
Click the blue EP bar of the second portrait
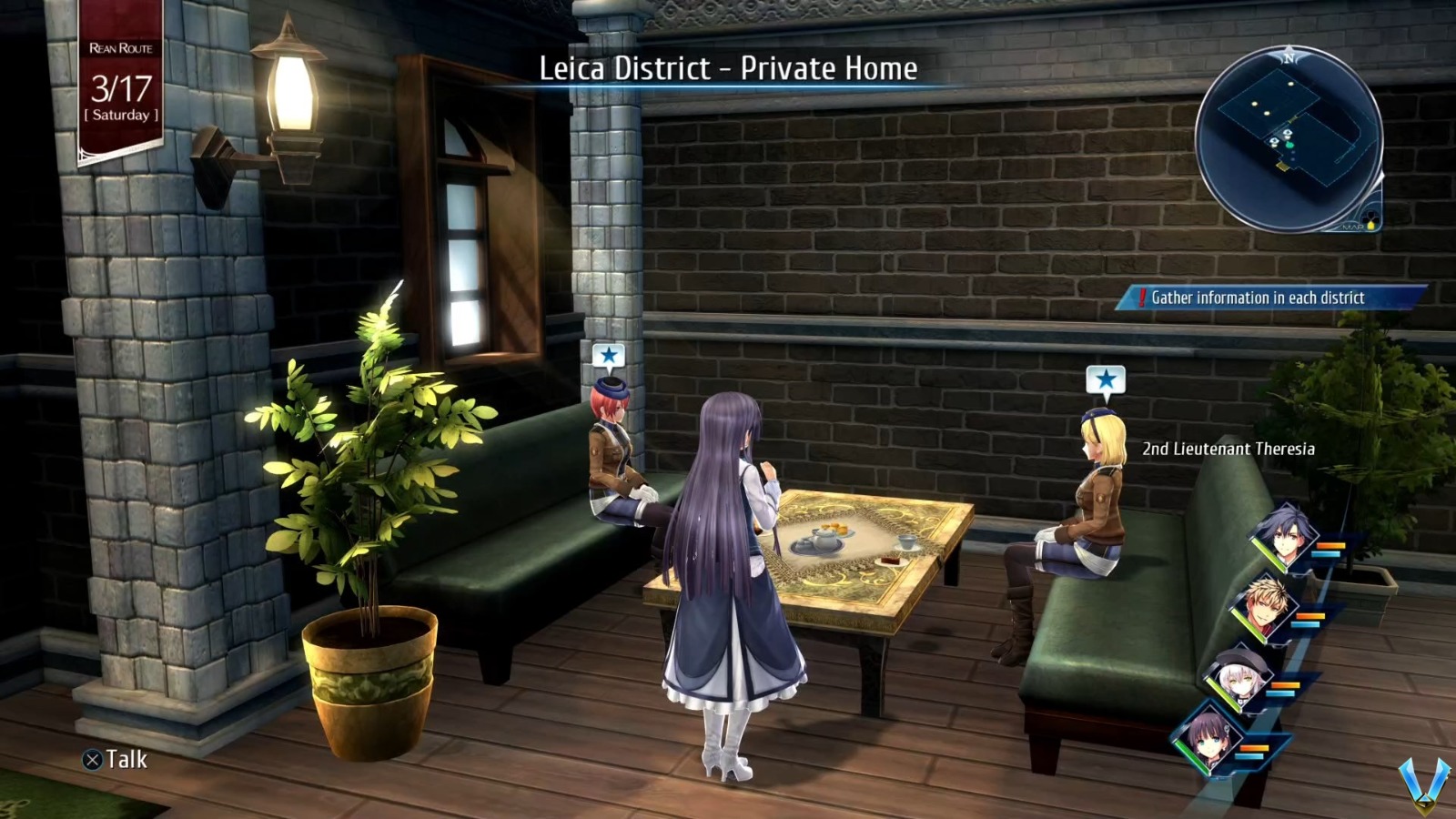[x=1307, y=625]
